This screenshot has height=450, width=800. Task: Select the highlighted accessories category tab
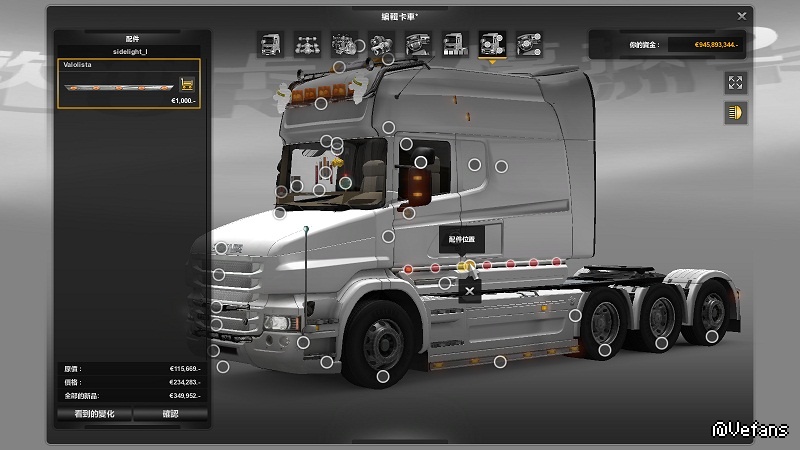(491, 44)
